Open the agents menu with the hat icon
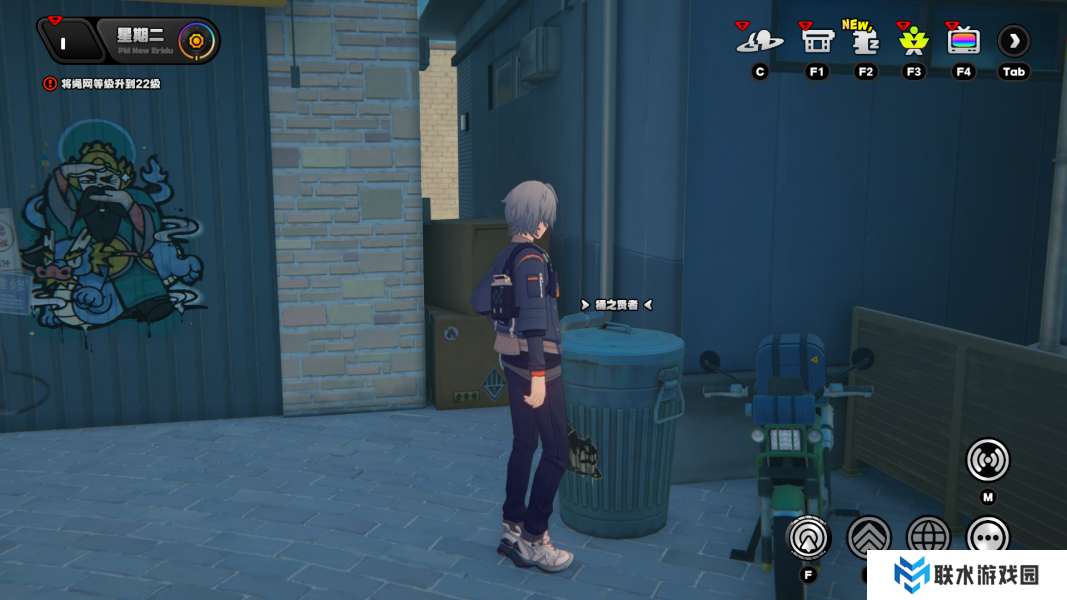 [x=760, y=41]
